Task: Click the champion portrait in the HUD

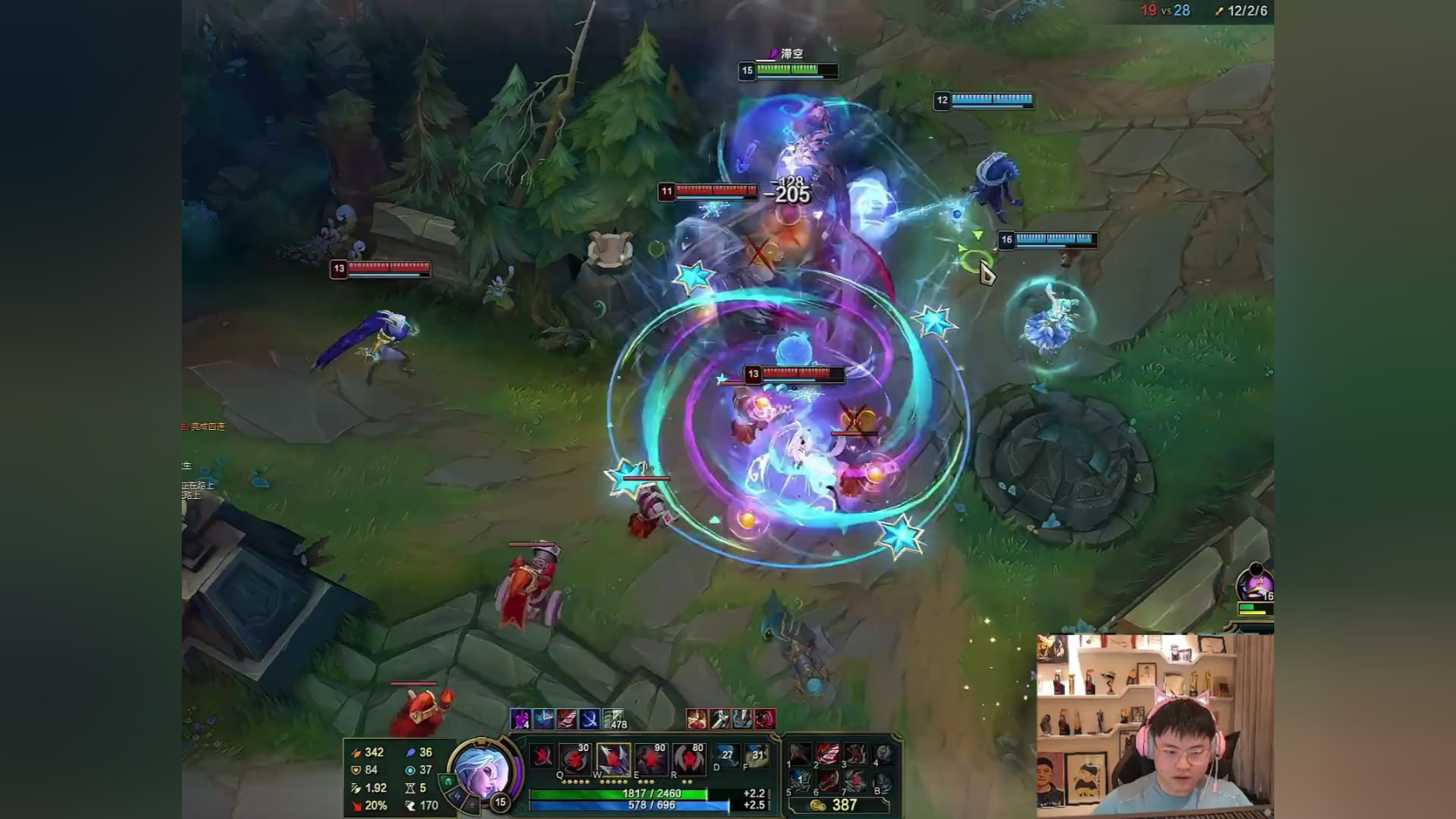Action: pos(480,772)
